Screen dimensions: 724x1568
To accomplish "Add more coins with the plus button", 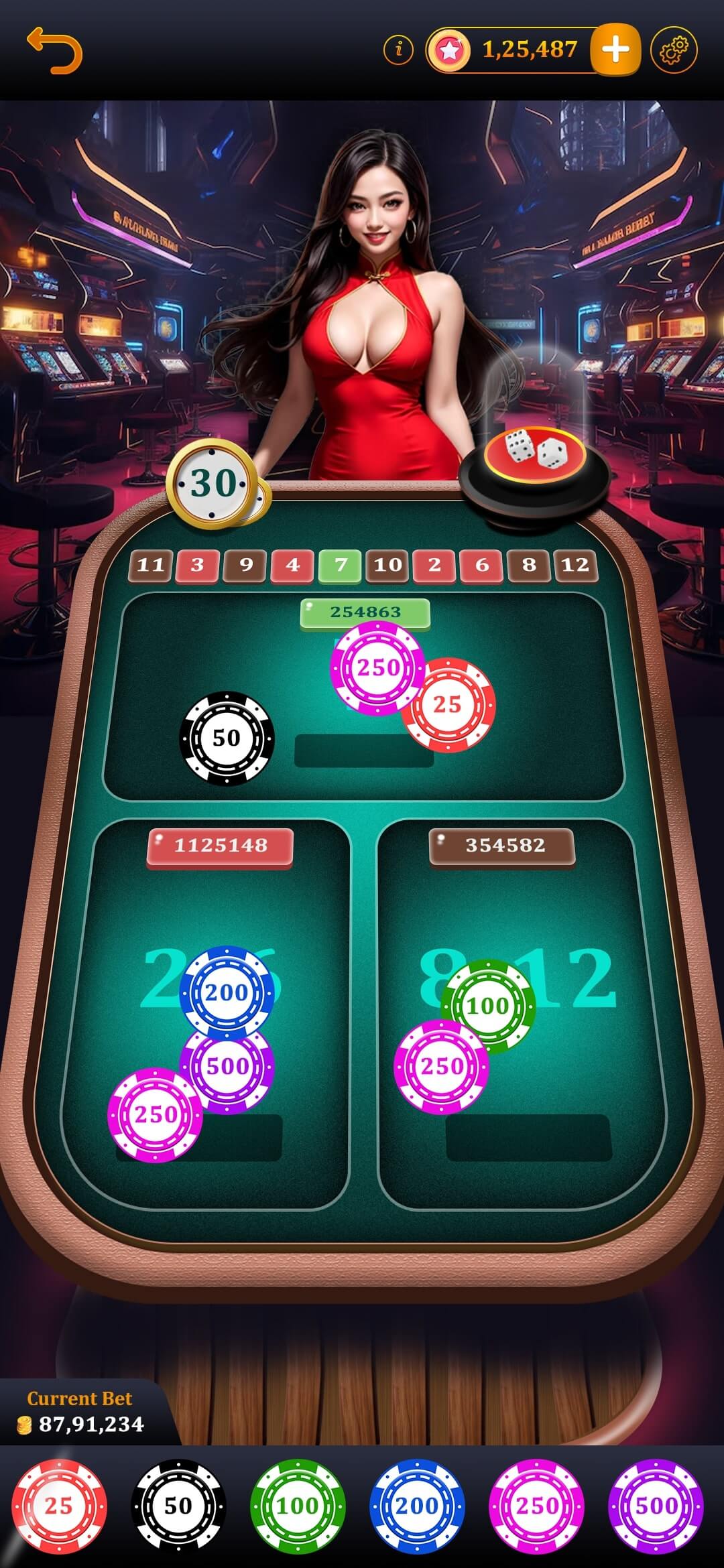I will pos(615,50).
